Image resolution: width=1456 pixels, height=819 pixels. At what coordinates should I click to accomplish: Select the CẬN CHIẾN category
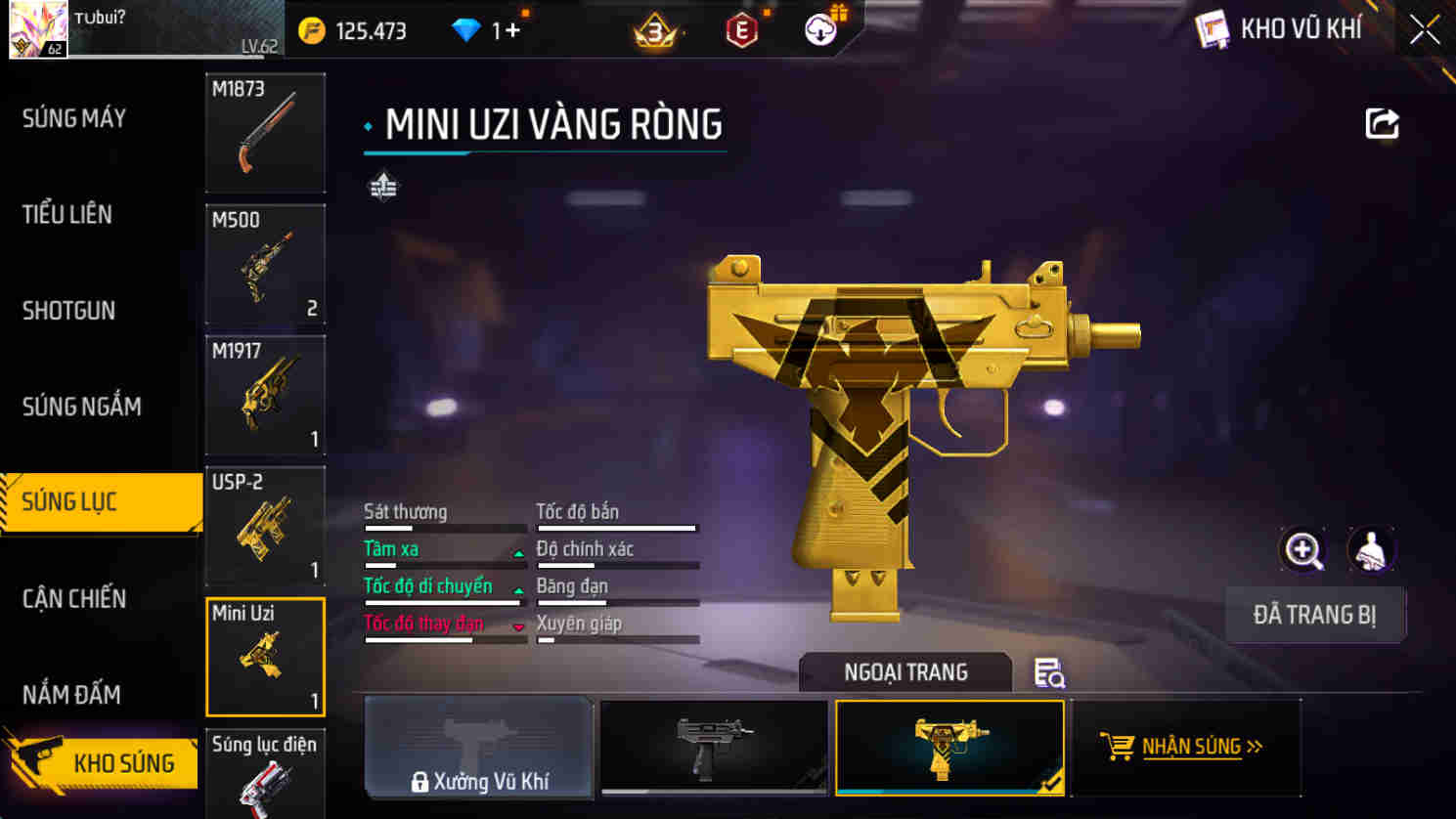[74, 598]
